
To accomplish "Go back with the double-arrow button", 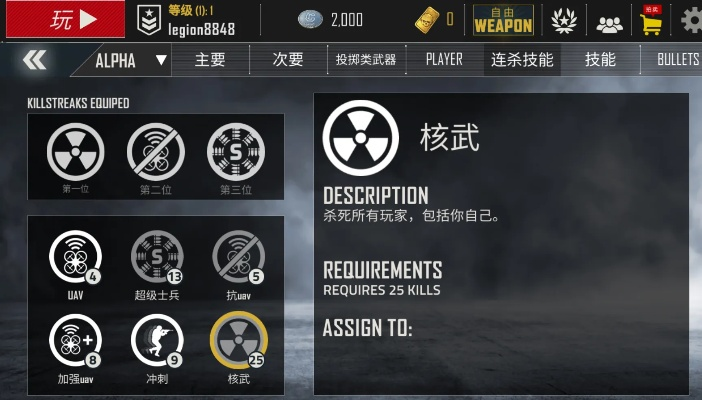I will [x=34, y=61].
